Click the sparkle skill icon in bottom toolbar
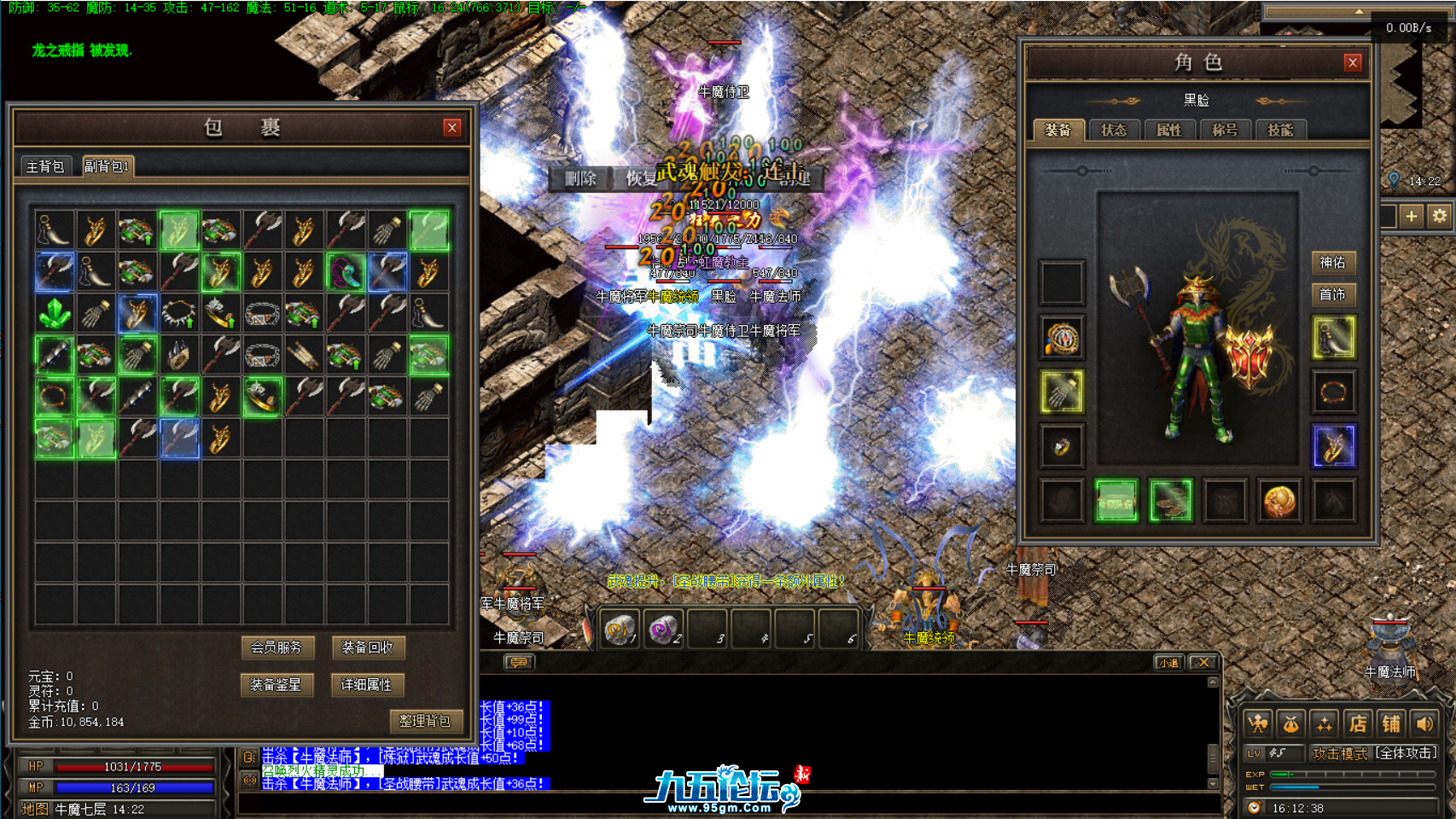1456x819 pixels. (1324, 721)
